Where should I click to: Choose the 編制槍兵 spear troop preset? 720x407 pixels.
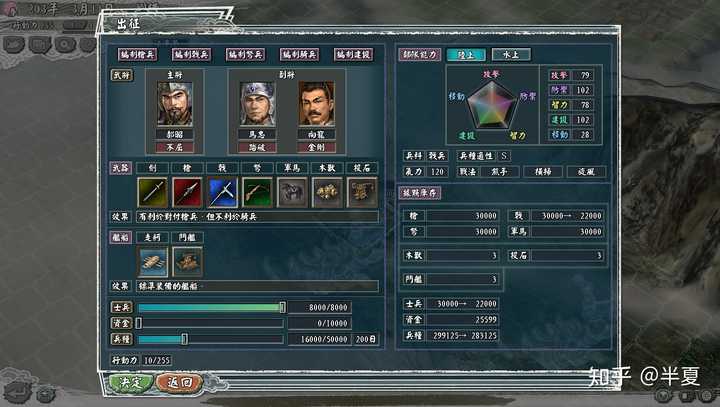coord(139,54)
